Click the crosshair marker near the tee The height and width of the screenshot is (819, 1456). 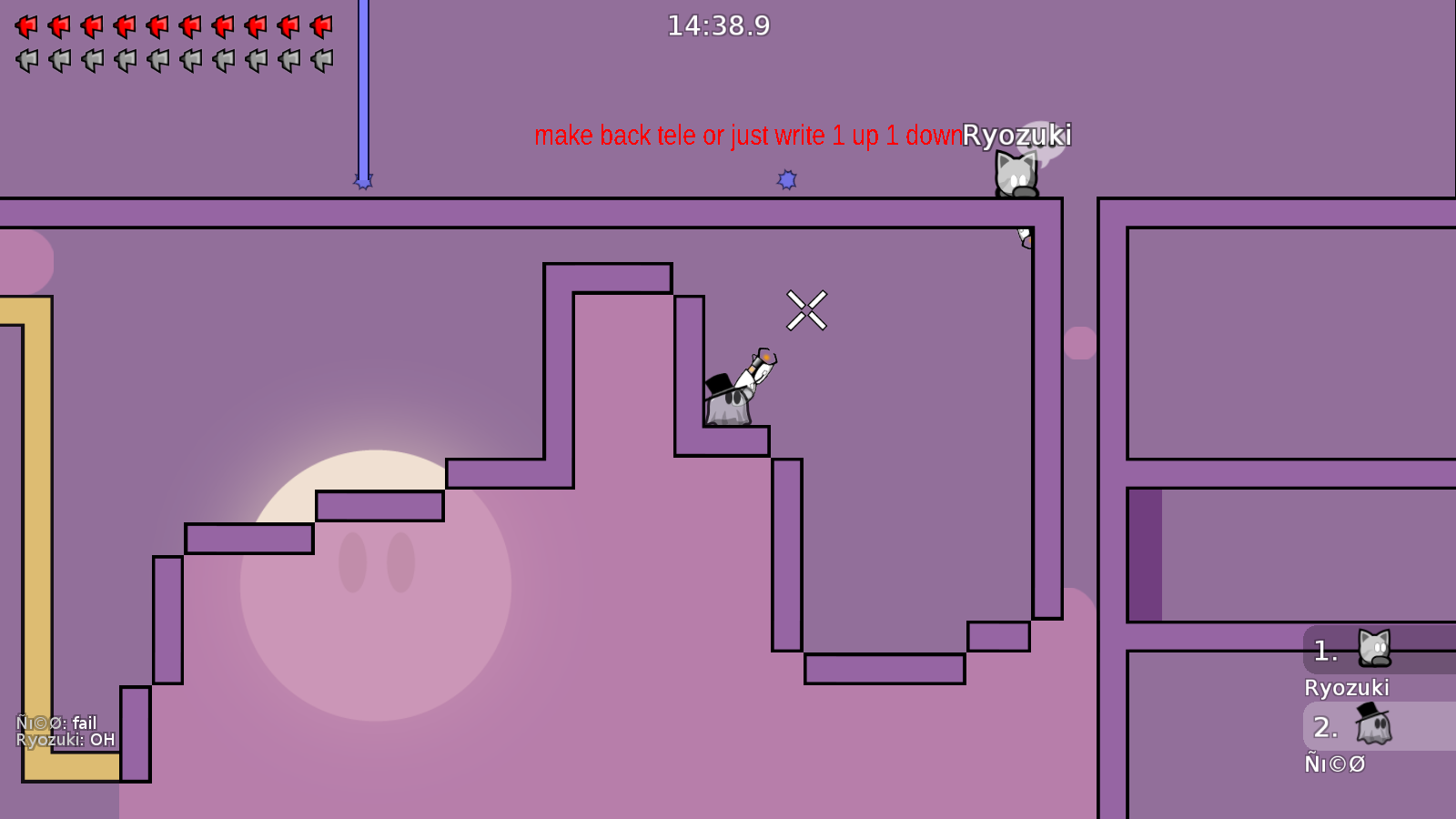click(x=808, y=309)
